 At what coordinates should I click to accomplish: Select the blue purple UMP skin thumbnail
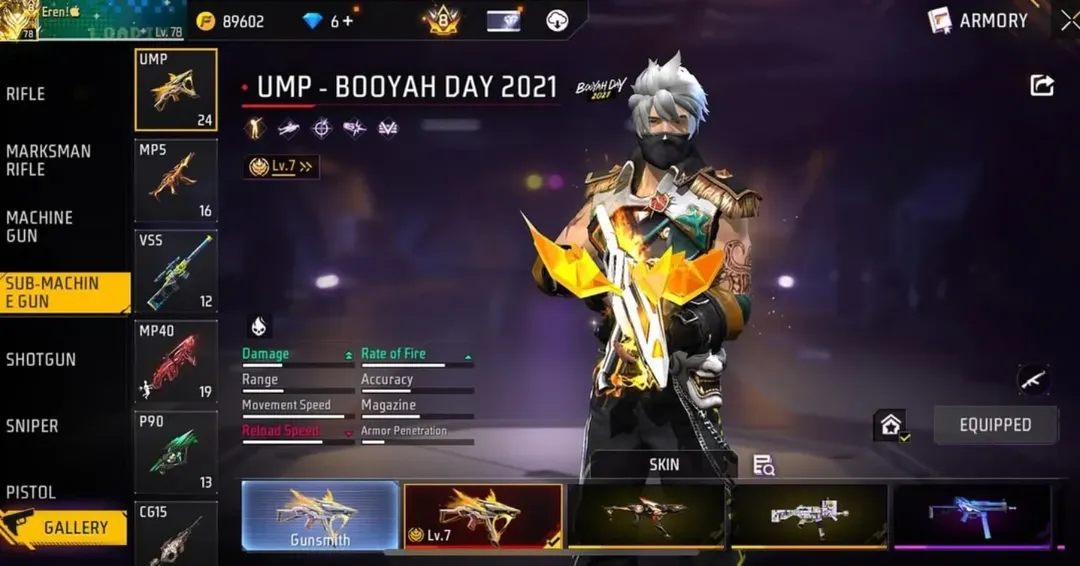point(971,515)
